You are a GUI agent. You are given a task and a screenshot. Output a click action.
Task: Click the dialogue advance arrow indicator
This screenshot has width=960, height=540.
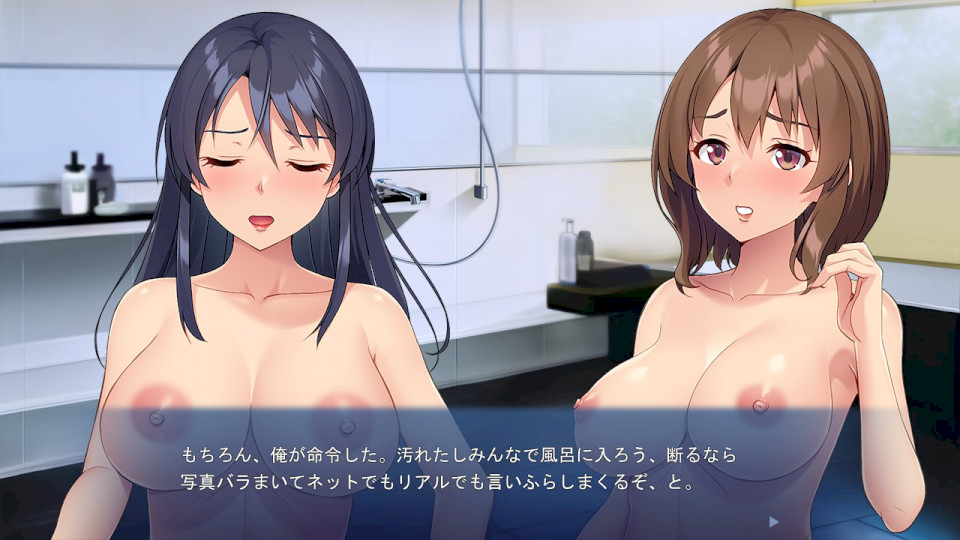coord(772,521)
